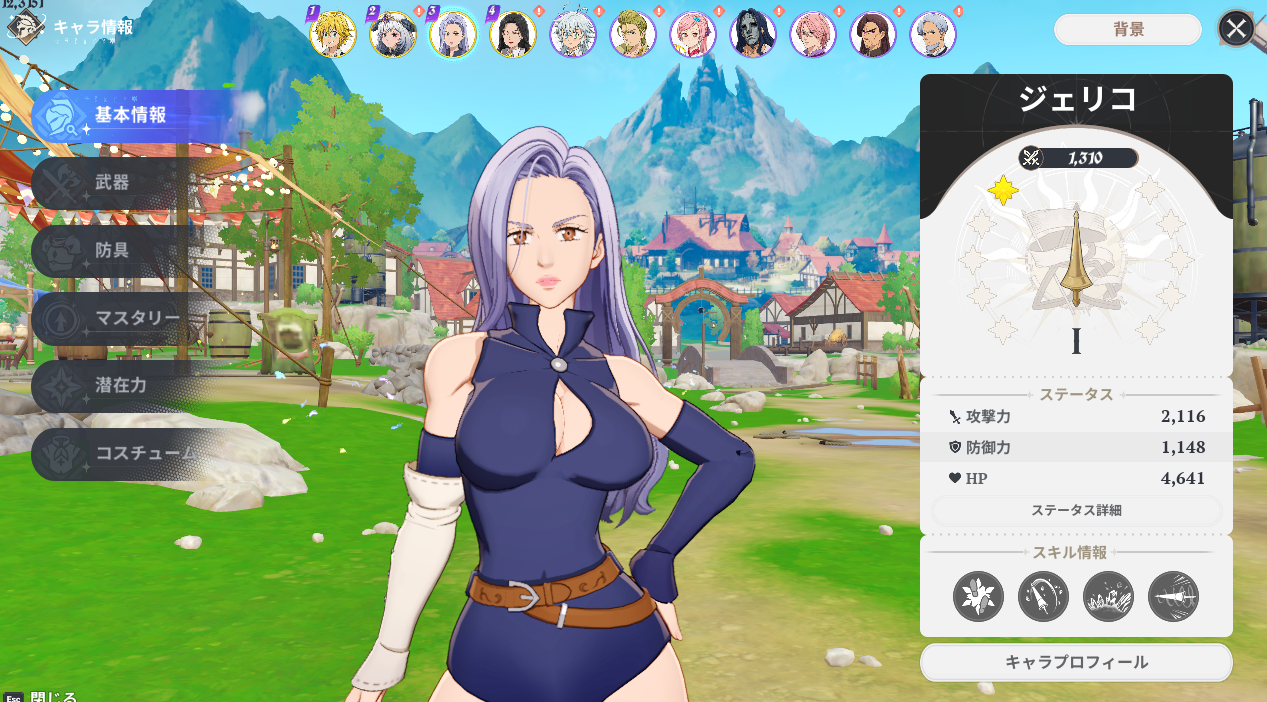This screenshot has width=1267, height=702.
Task: Show the 潜在力 tab
Action: (x=120, y=385)
